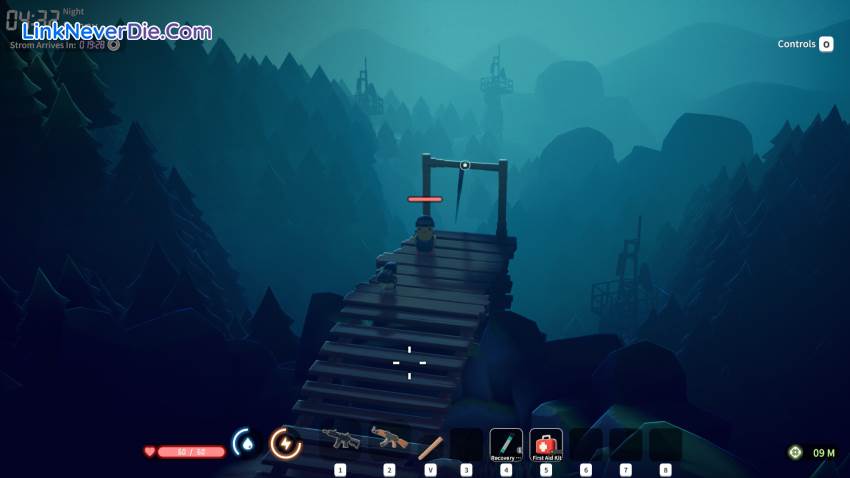The width and height of the screenshot is (850, 478).
Task: Select the wooden bat melee weapon
Action: point(430,446)
